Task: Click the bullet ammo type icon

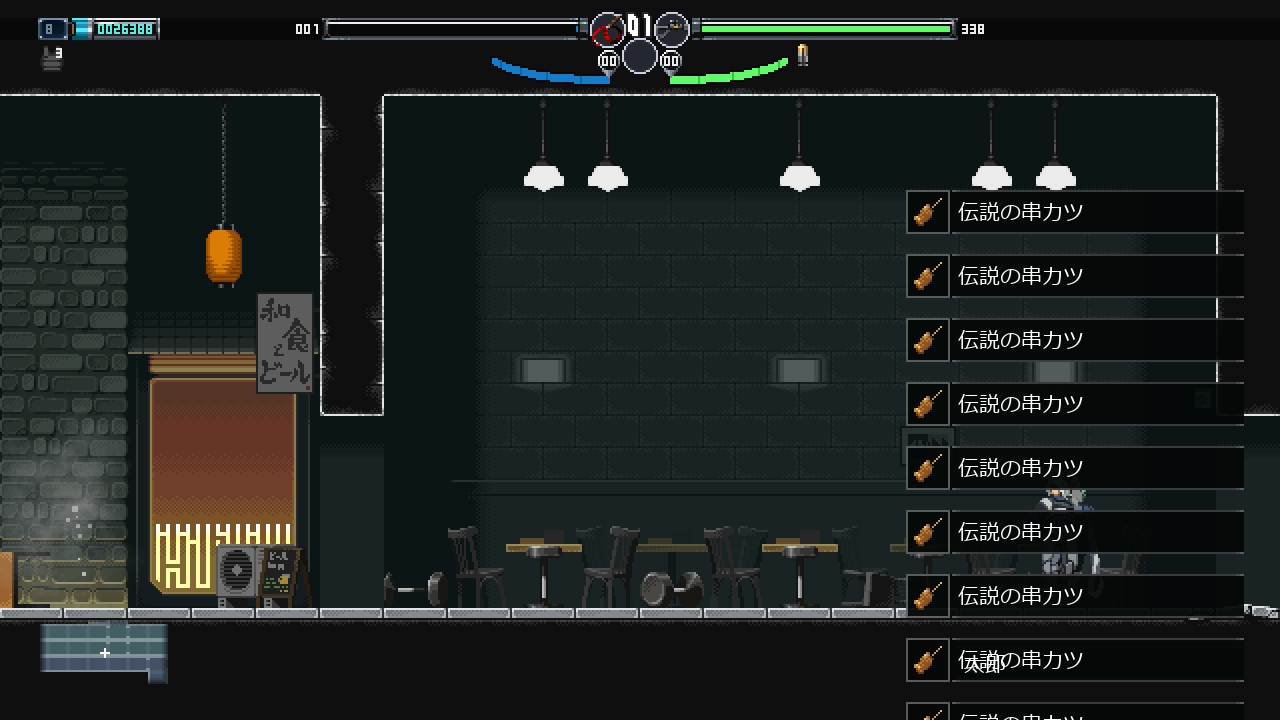Action: click(x=802, y=54)
